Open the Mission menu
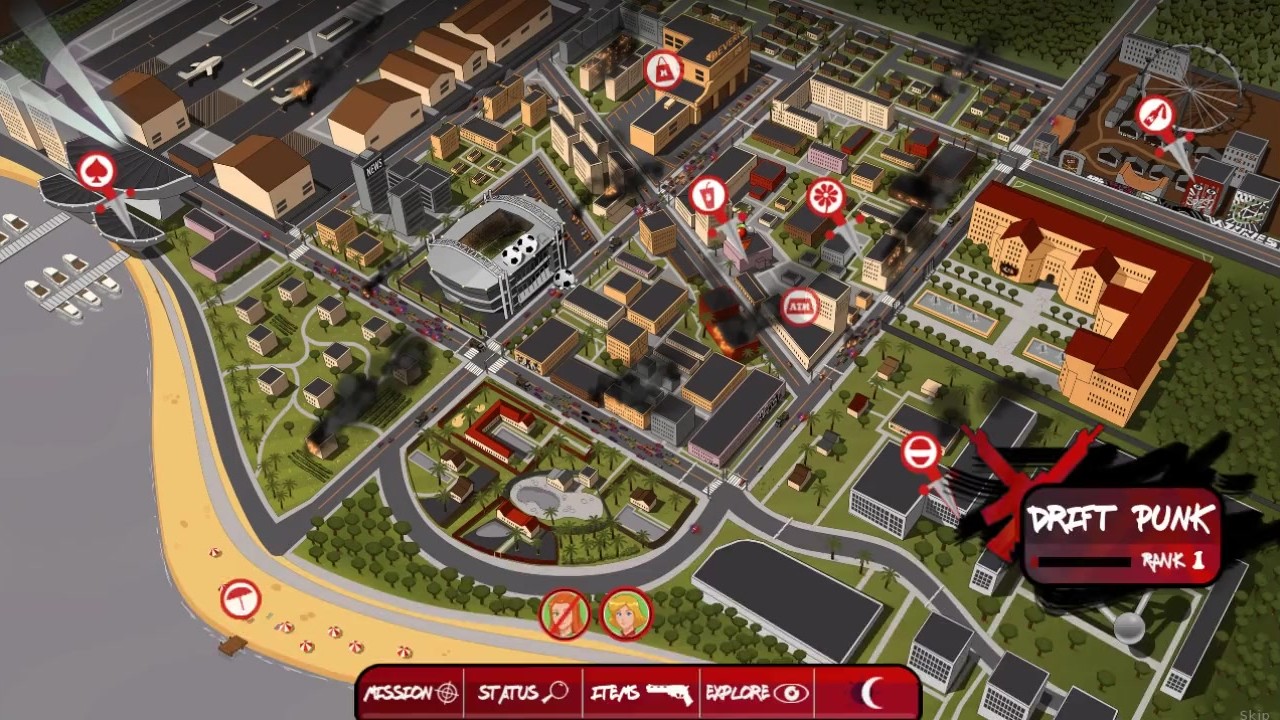This screenshot has height=720, width=1280. 411,692
